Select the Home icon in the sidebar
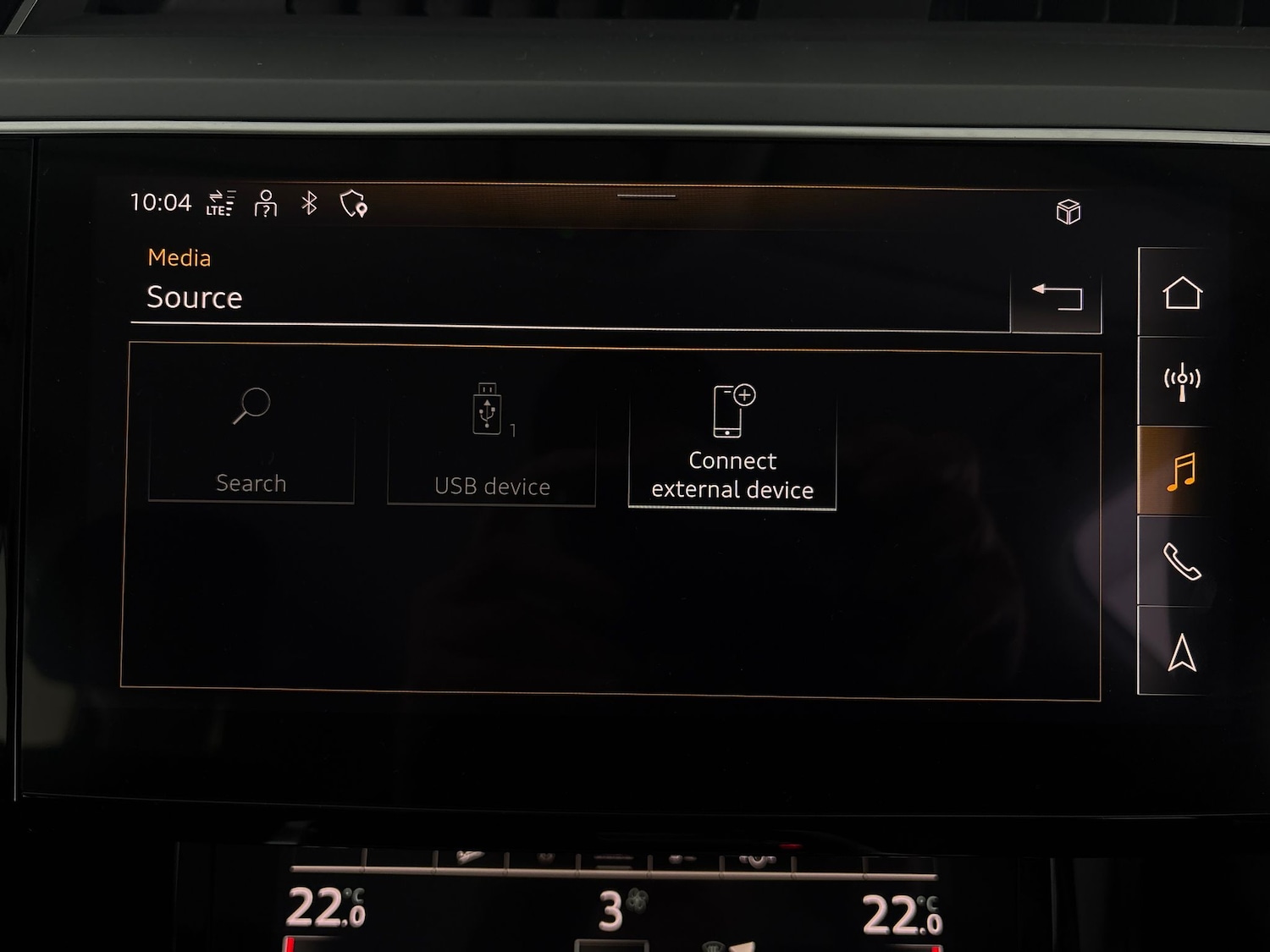The width and height of the screenshot is (1270, 952). pyautogui.click(x=1182, y=294)
